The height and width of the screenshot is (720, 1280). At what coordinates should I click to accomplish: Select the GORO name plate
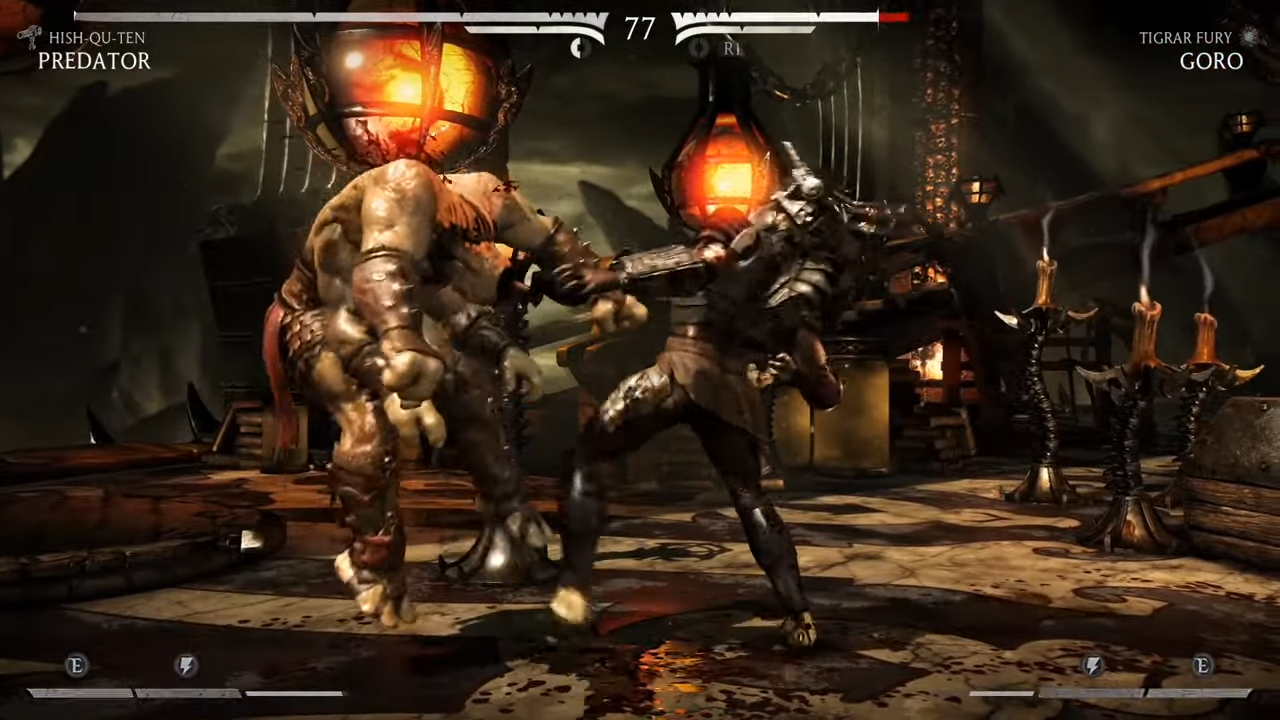(1211, 61)
